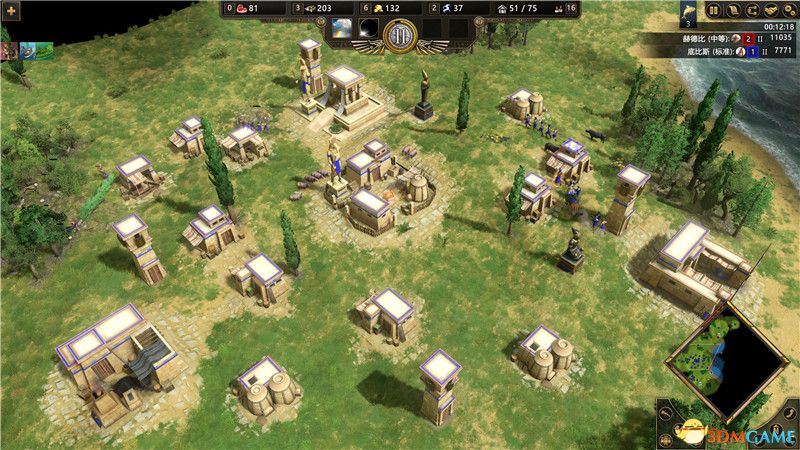Select the wood resource counter
The image size is (800, 450).
[315, 8]
